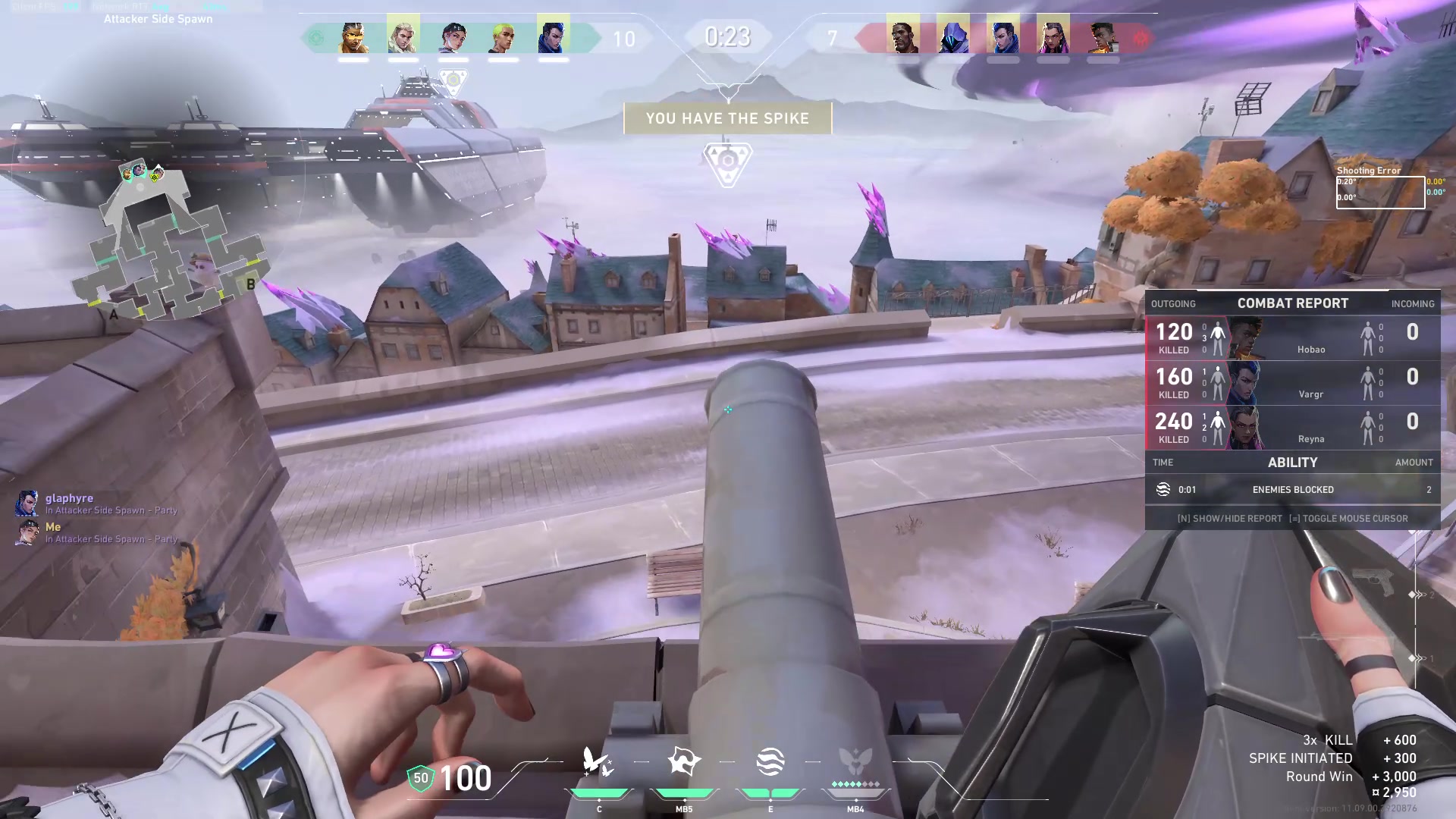Click the Shooting Error graph box

(x=1380, y=192)
